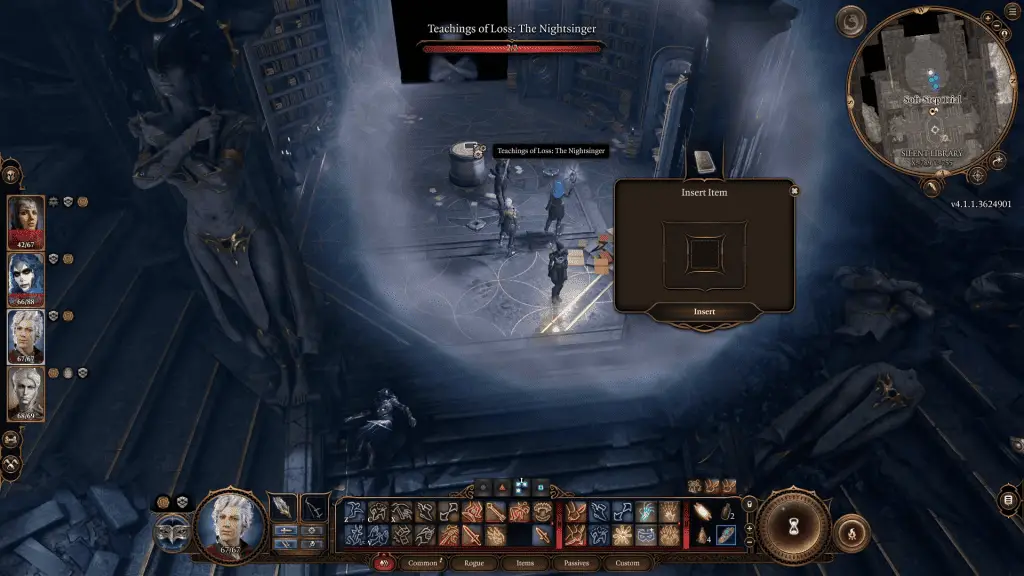Open the active character's large portrait
Image resolution: width=1024 pixels, height=576 pixels.
point(231,525)
